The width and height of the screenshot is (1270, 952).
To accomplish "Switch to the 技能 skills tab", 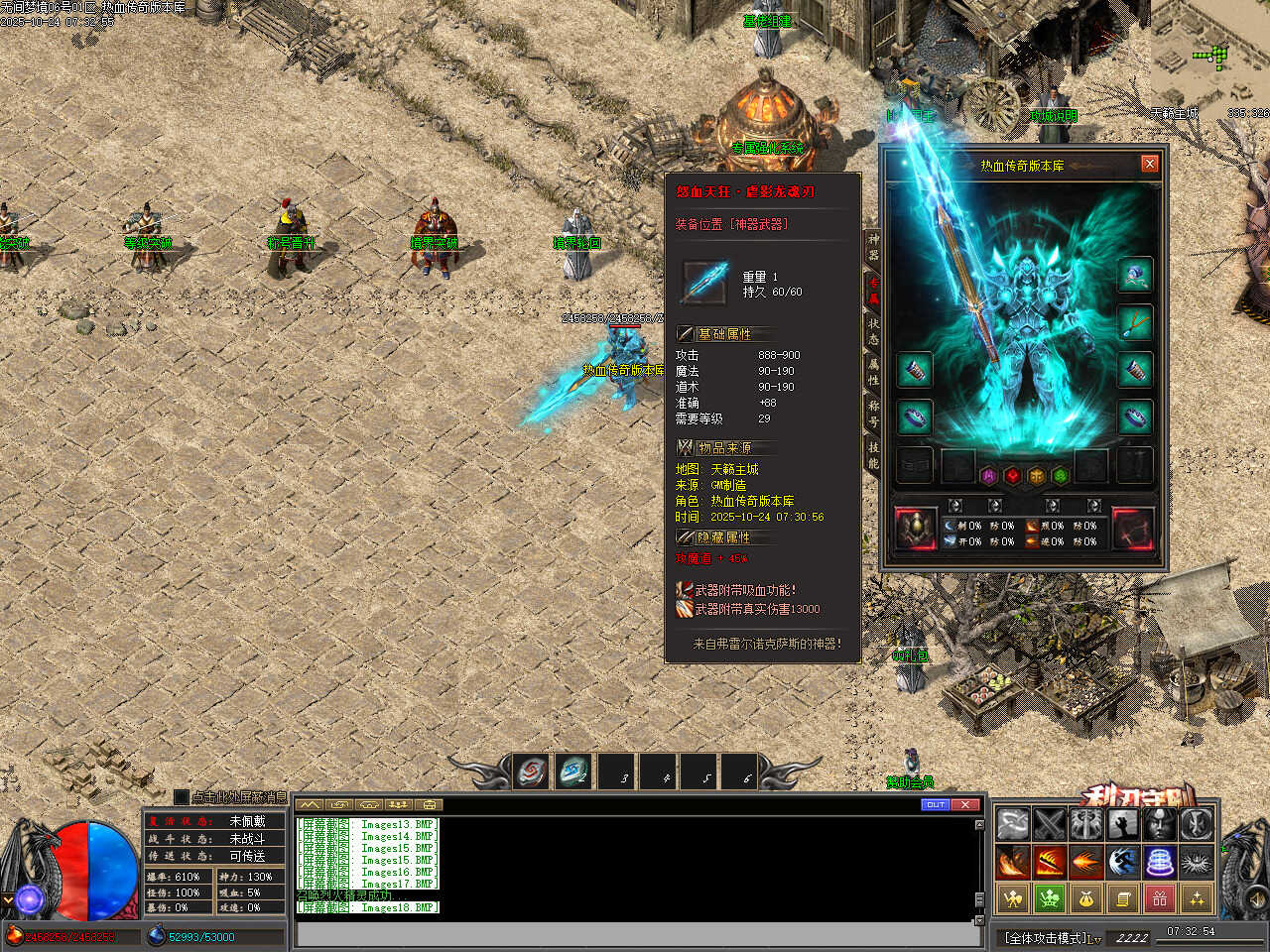I will pyautogui.click(x=873, y=455).
